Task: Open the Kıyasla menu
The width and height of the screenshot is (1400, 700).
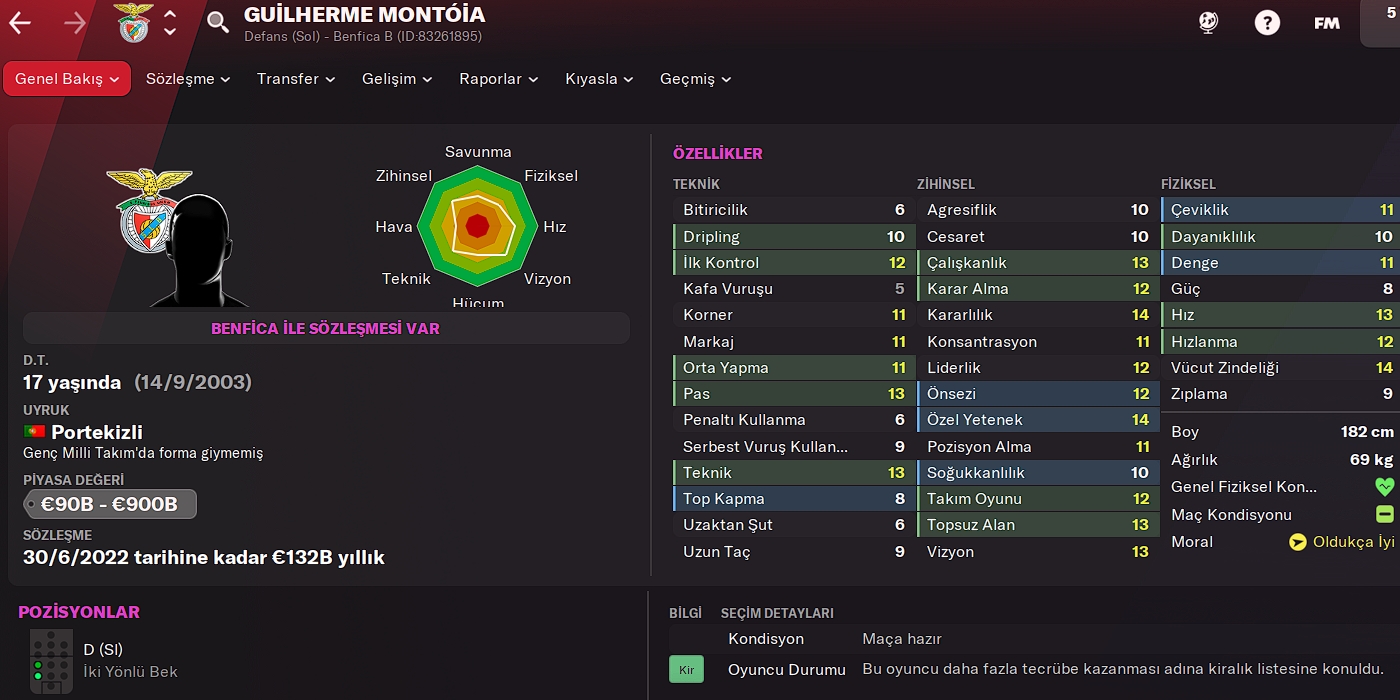Action: coord(599,79)
